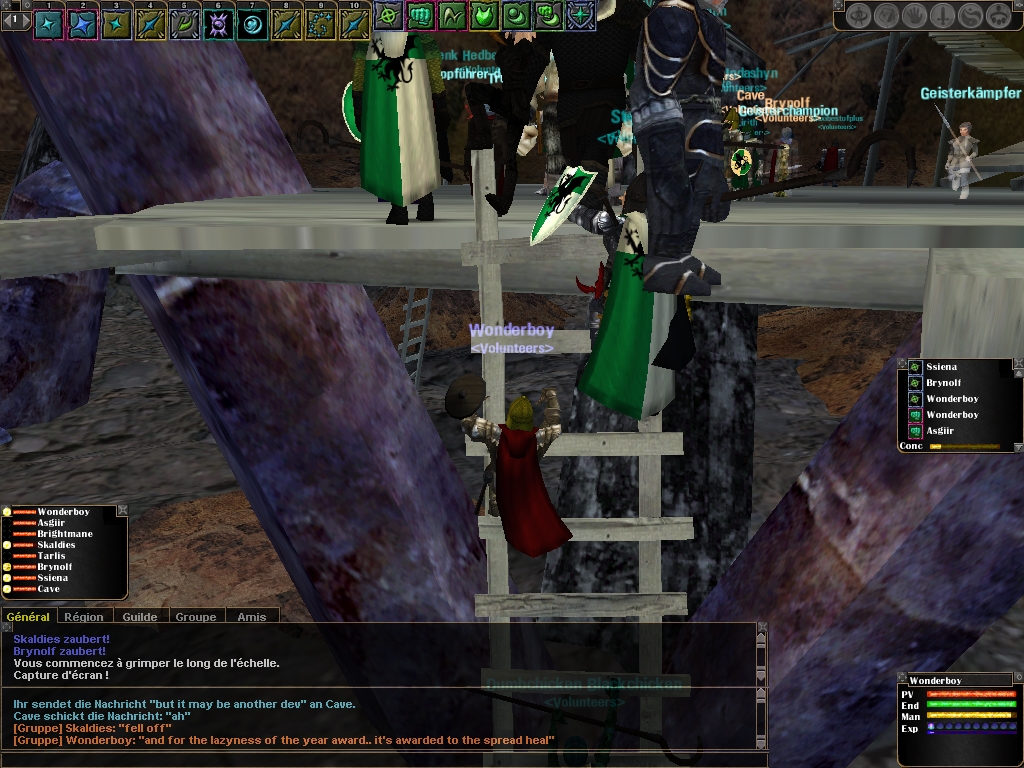Open the open hand menu icon

pos(914,16)
